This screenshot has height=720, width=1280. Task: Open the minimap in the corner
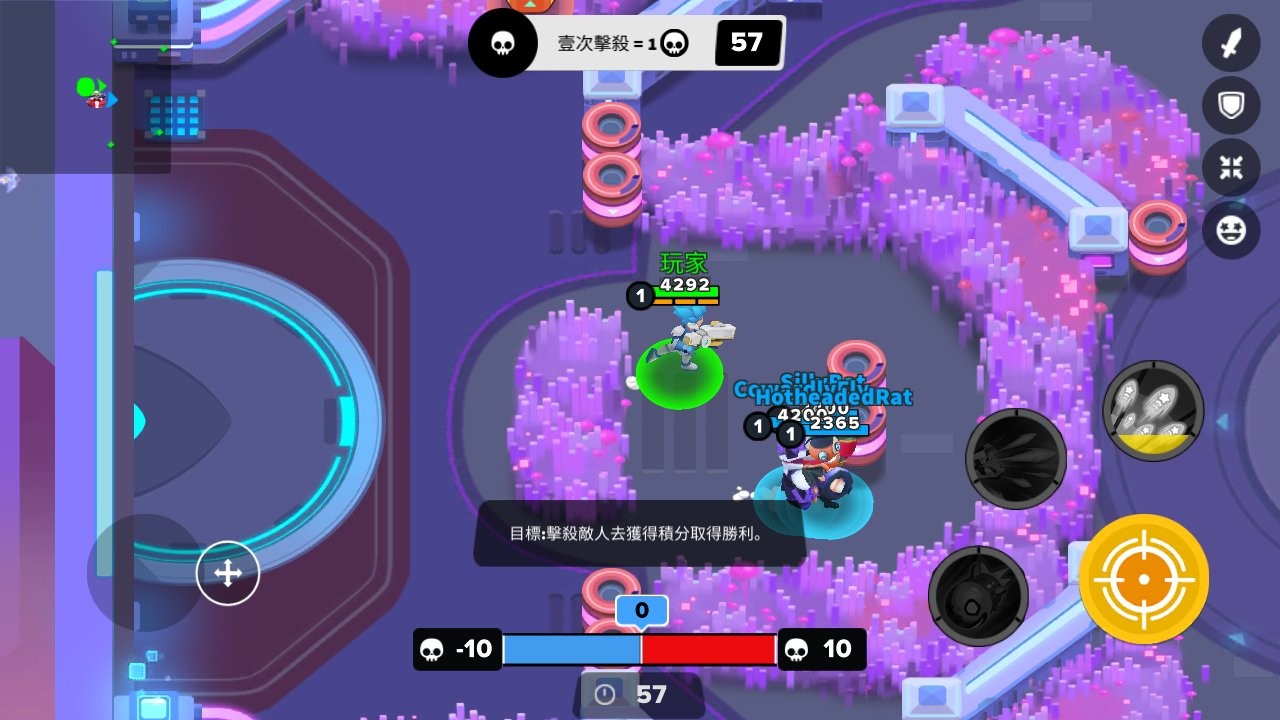point(85,87)
